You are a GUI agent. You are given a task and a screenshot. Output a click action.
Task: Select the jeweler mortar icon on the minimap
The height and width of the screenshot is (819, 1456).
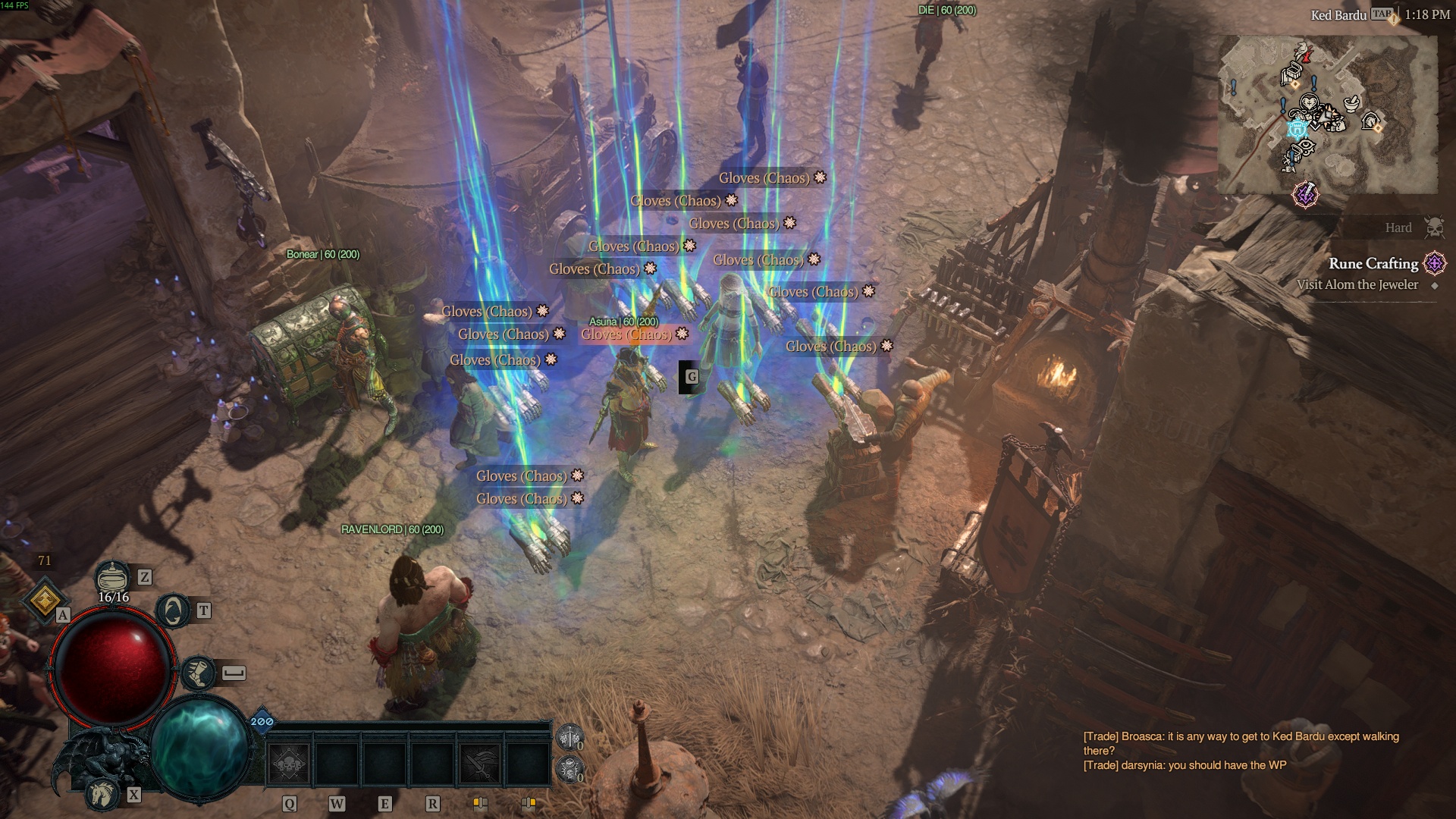(x=1351, y=104)
